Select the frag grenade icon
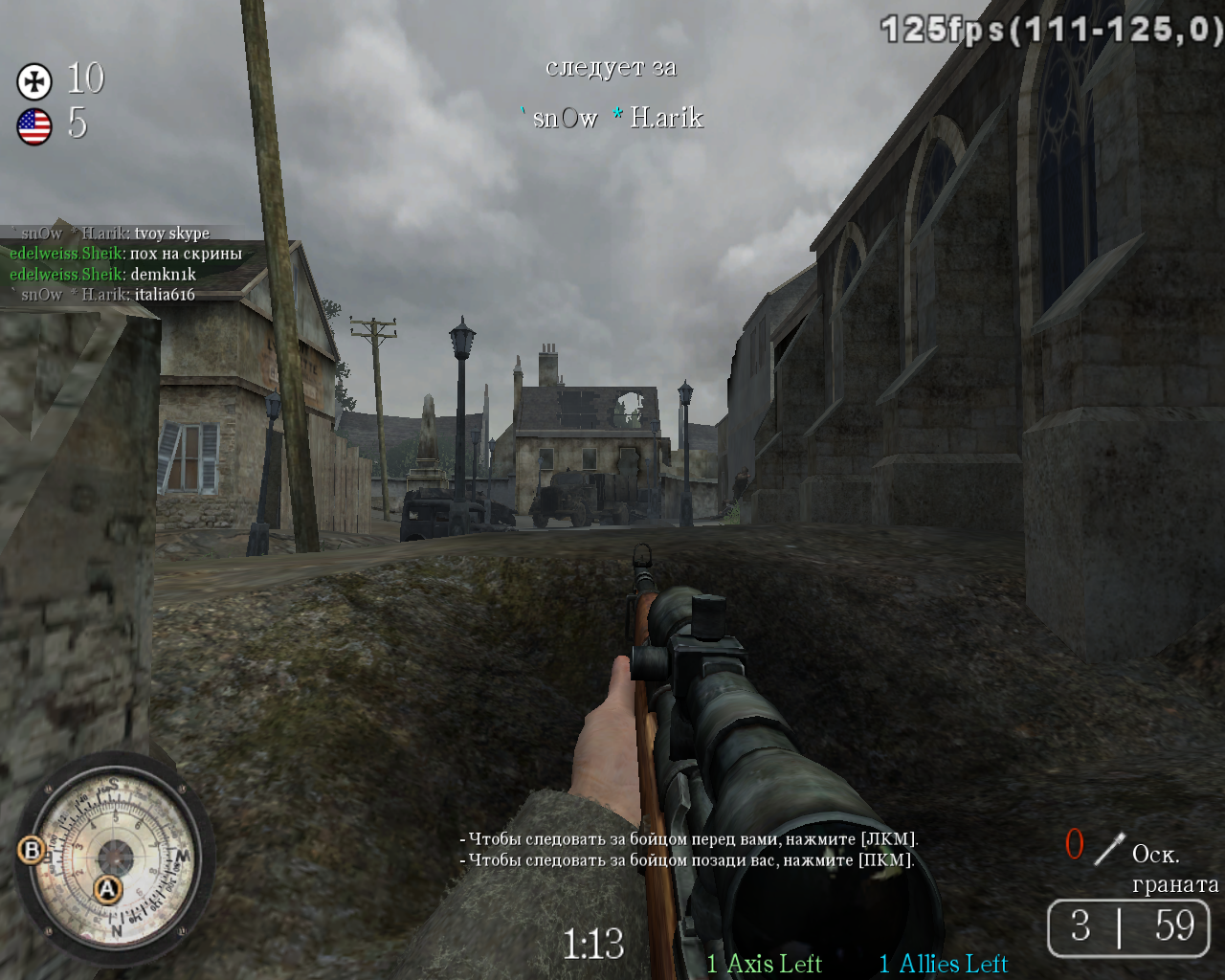 pos(1109,848)
